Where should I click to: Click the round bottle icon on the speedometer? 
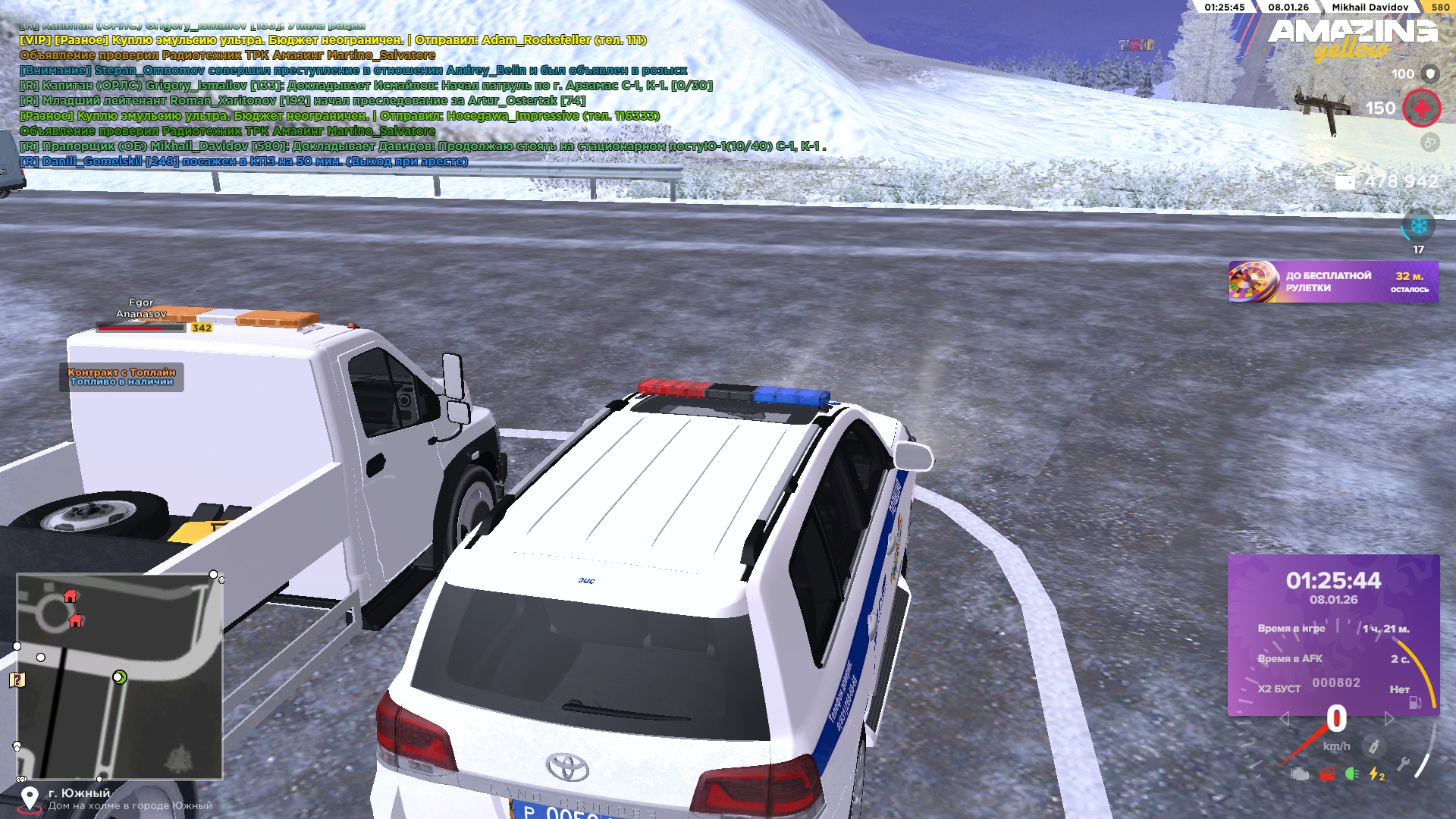tap(1373, 747)
